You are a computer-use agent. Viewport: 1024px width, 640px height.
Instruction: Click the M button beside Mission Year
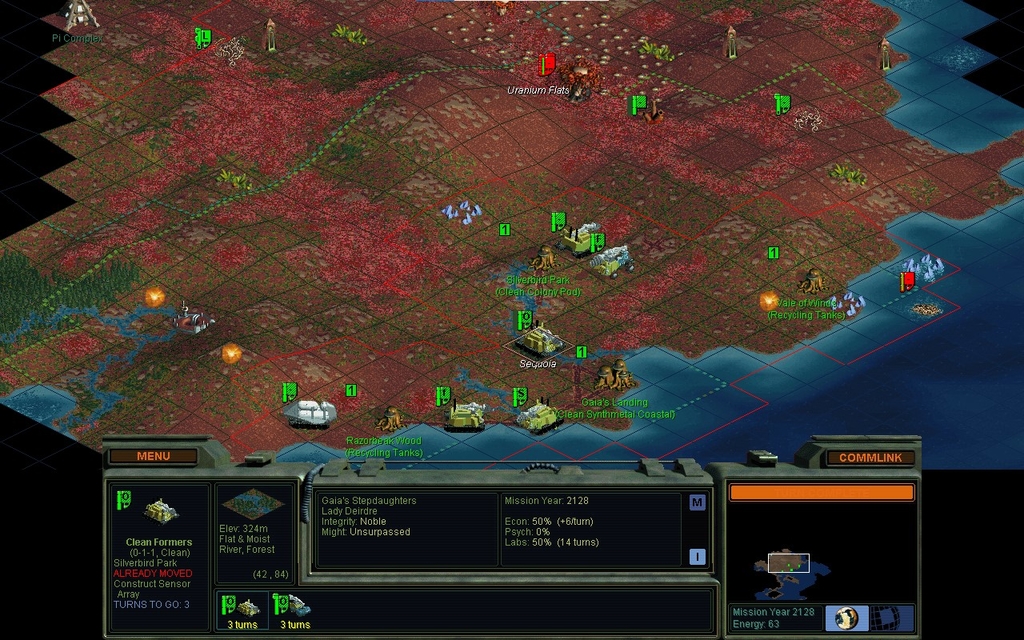point(697,503)
